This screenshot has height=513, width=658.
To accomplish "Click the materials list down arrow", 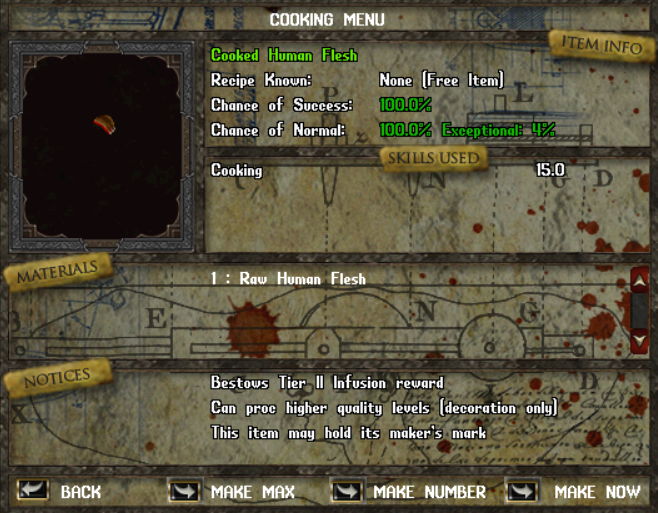I will (x=640, y=340).
